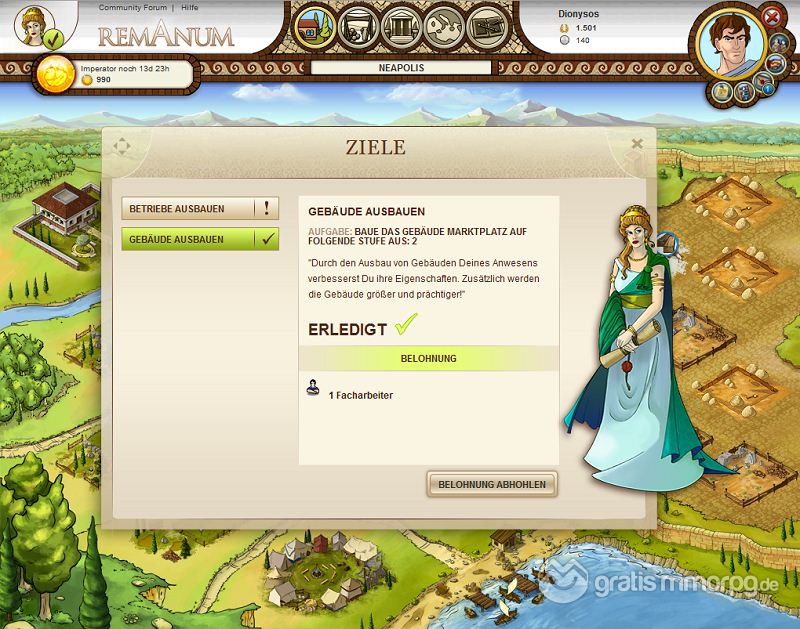Open the columned temple building menu
The width and height of the screenshot is (800, 629).
click(398, 27)
